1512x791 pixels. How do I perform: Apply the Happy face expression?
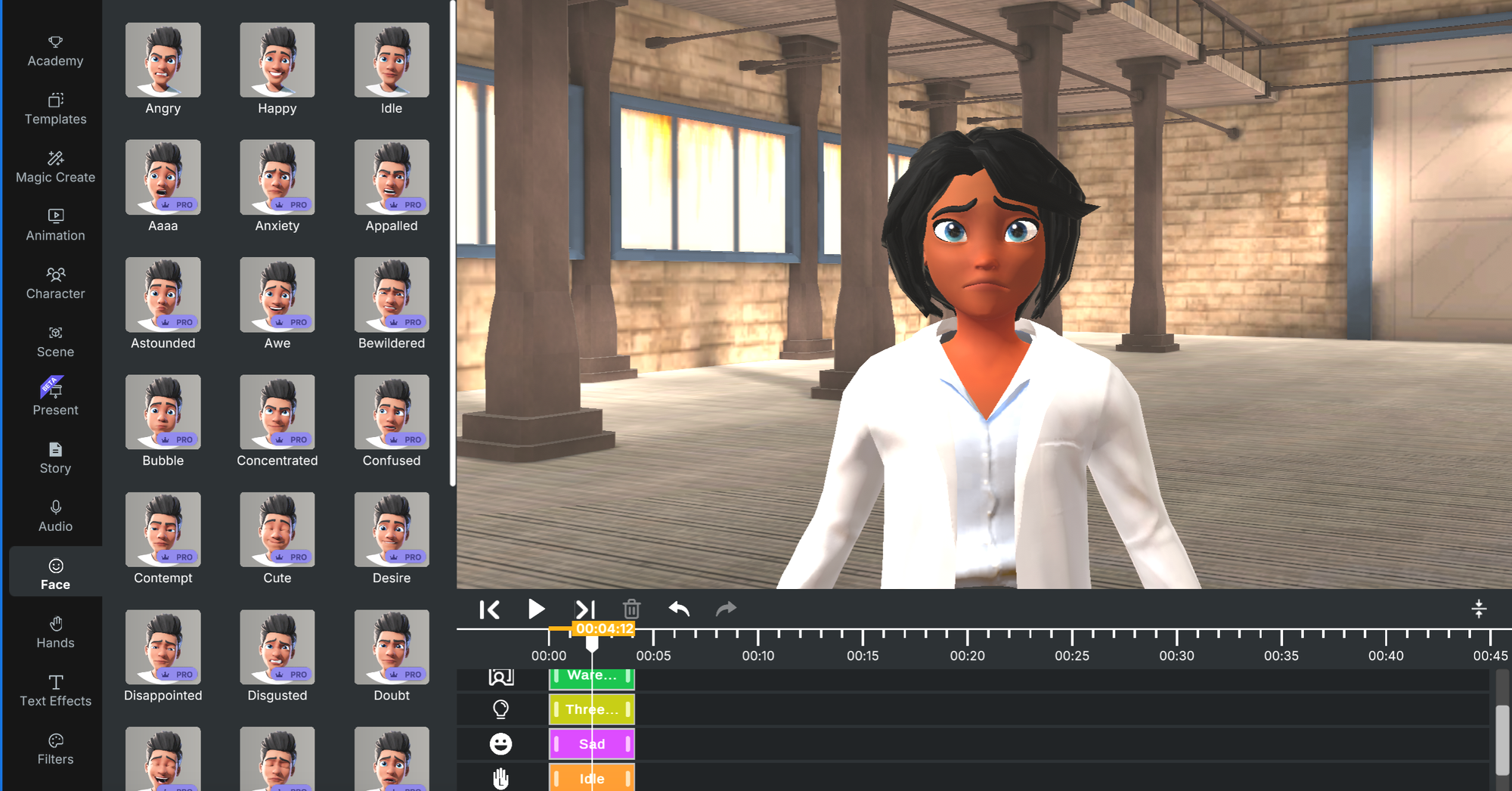click(x=277, y=60)
